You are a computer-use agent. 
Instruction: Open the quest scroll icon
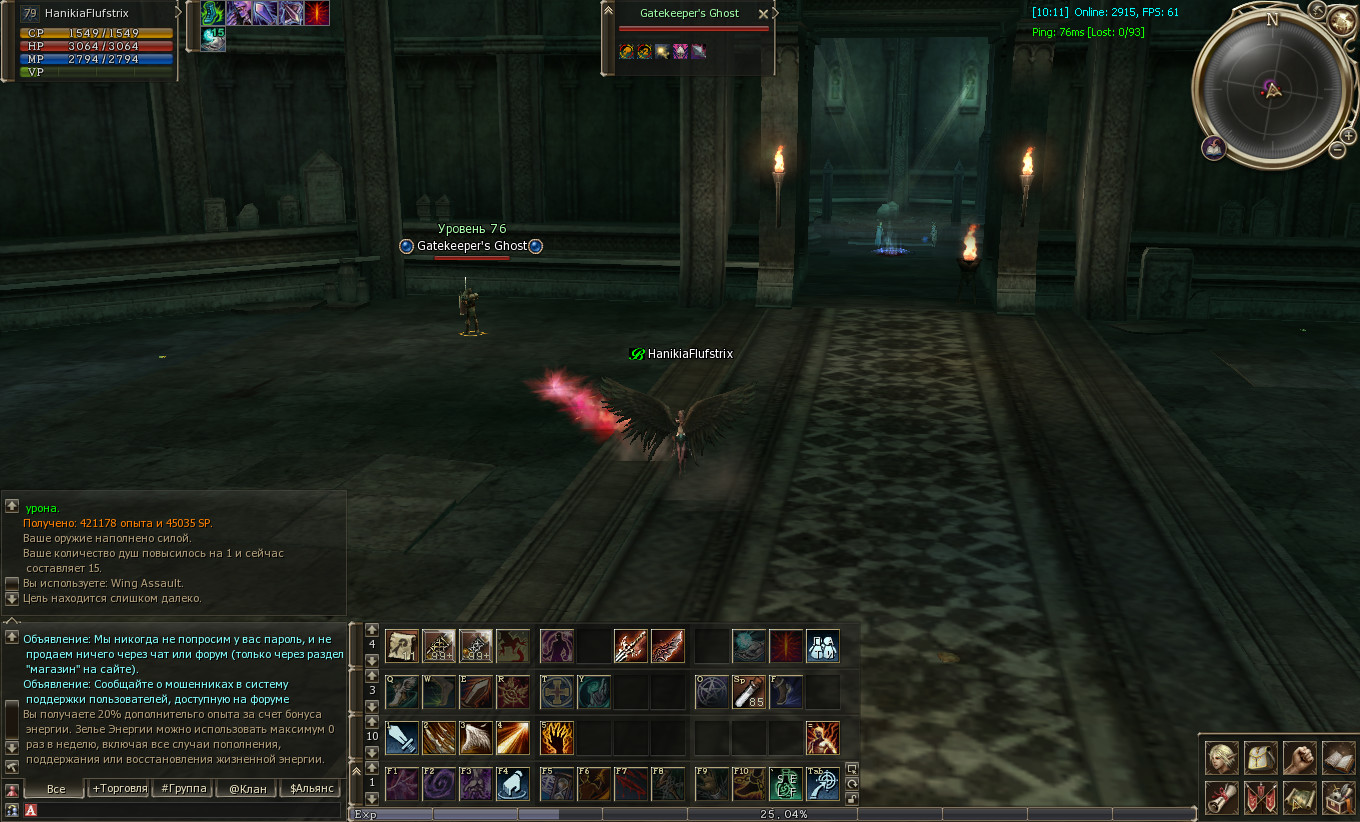coord(1221,798)
